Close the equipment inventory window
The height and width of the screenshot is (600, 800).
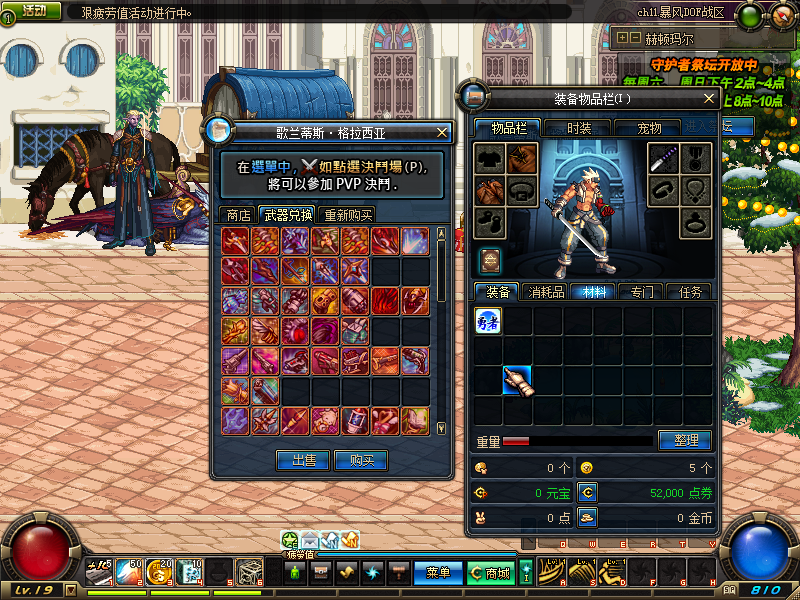709,99
